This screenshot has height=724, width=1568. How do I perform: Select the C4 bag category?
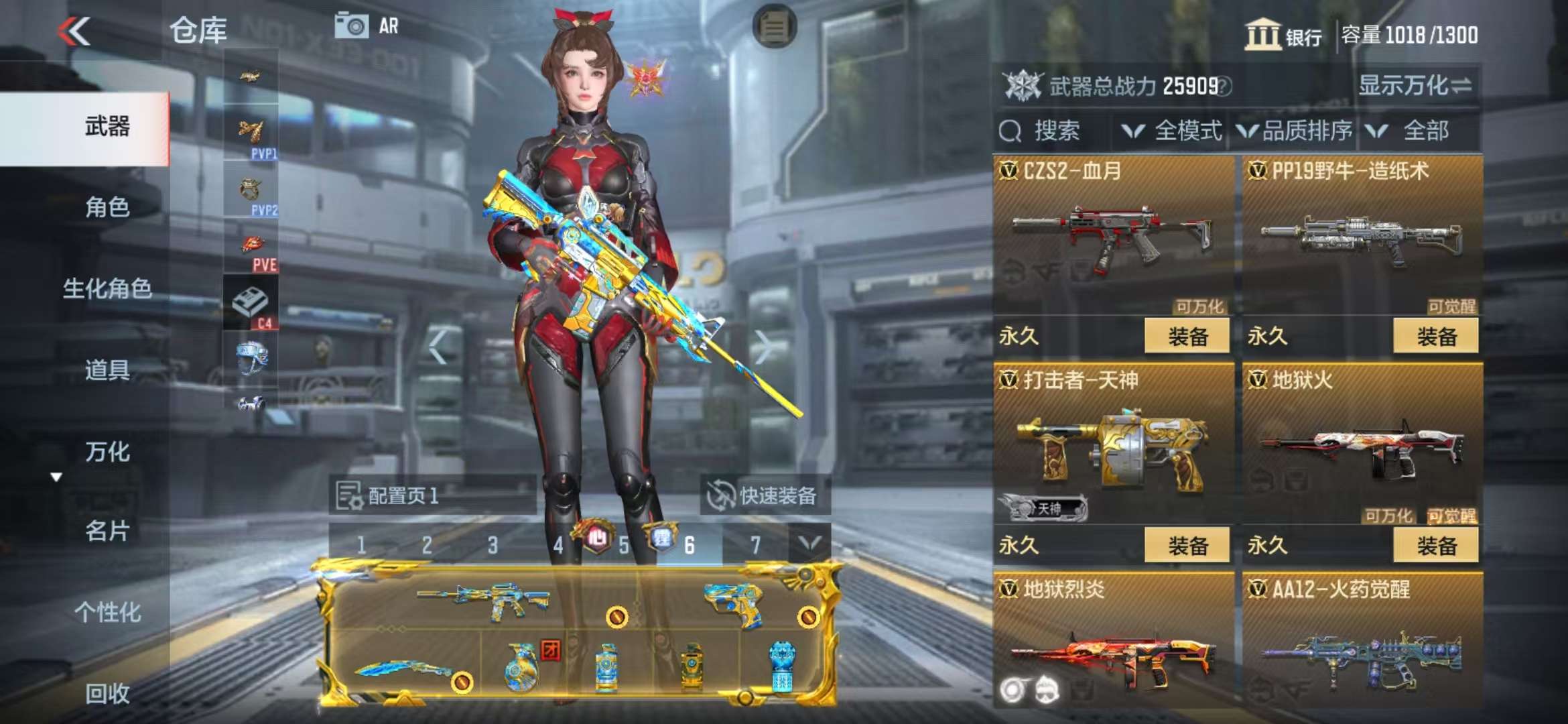[251, 304]
